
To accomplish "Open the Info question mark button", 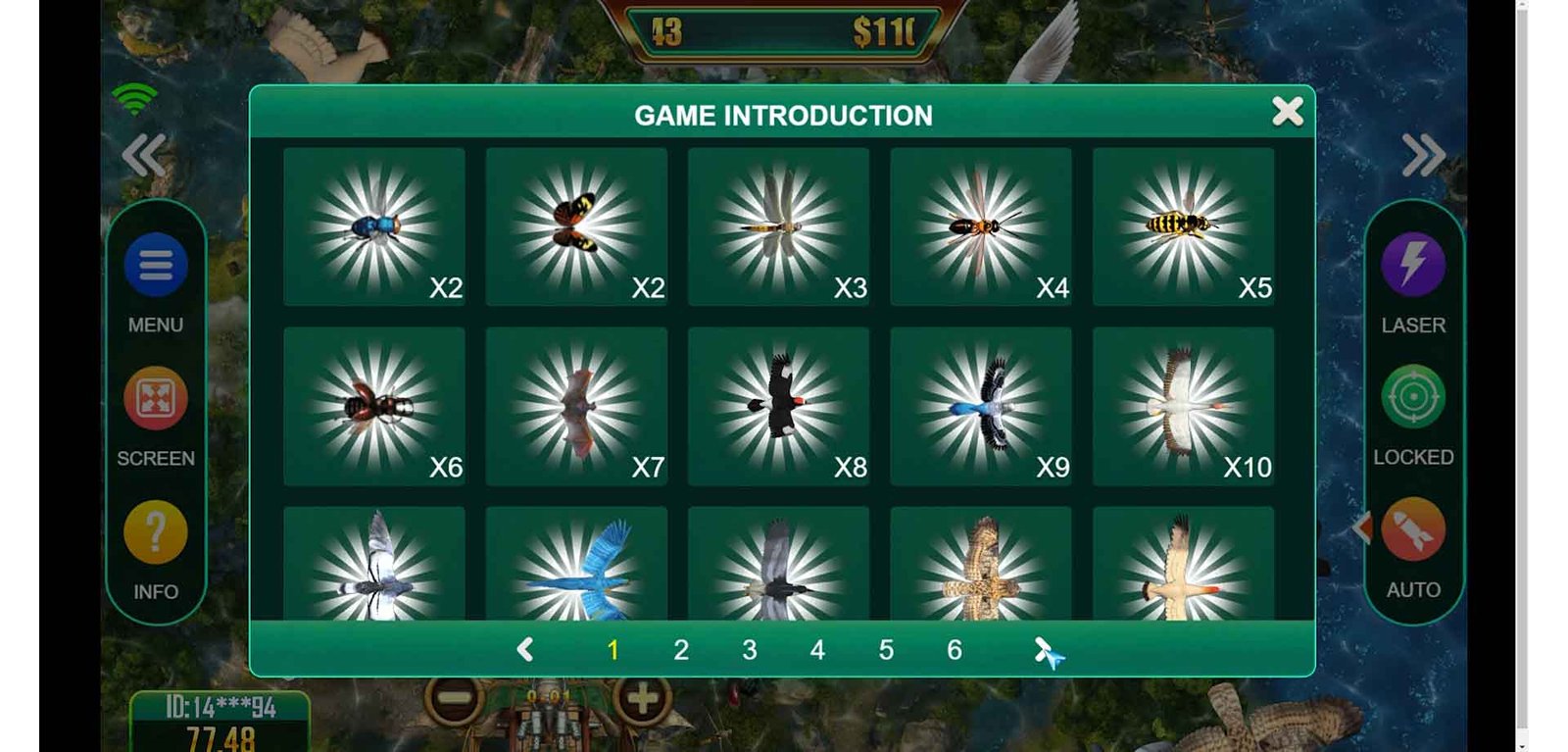I will (156, 531).
